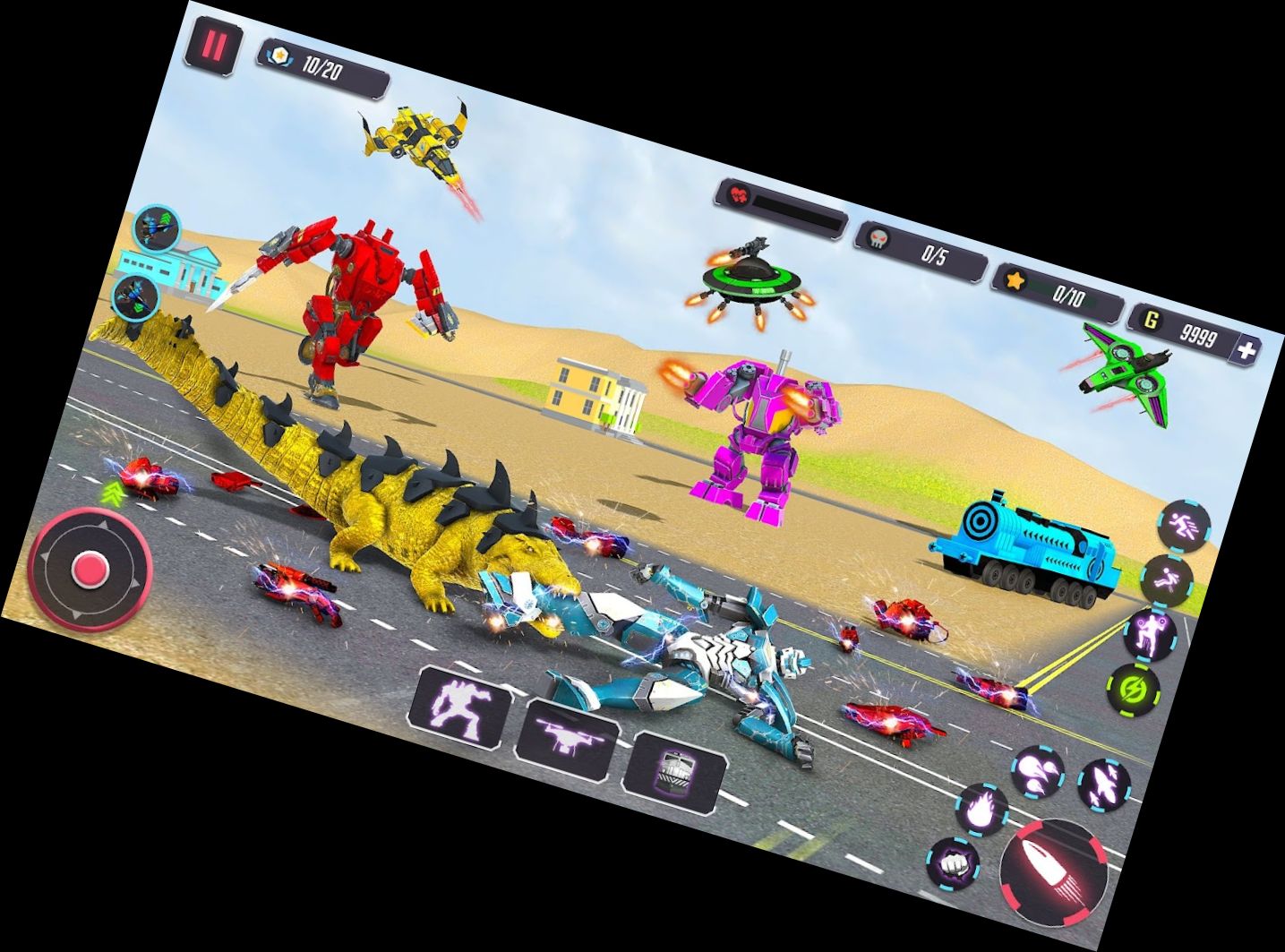The height and width of the screenshot is (952, 1285).
Task: Tap the running ability icon
Action: pyautogui.click(x=1183, y=527)
